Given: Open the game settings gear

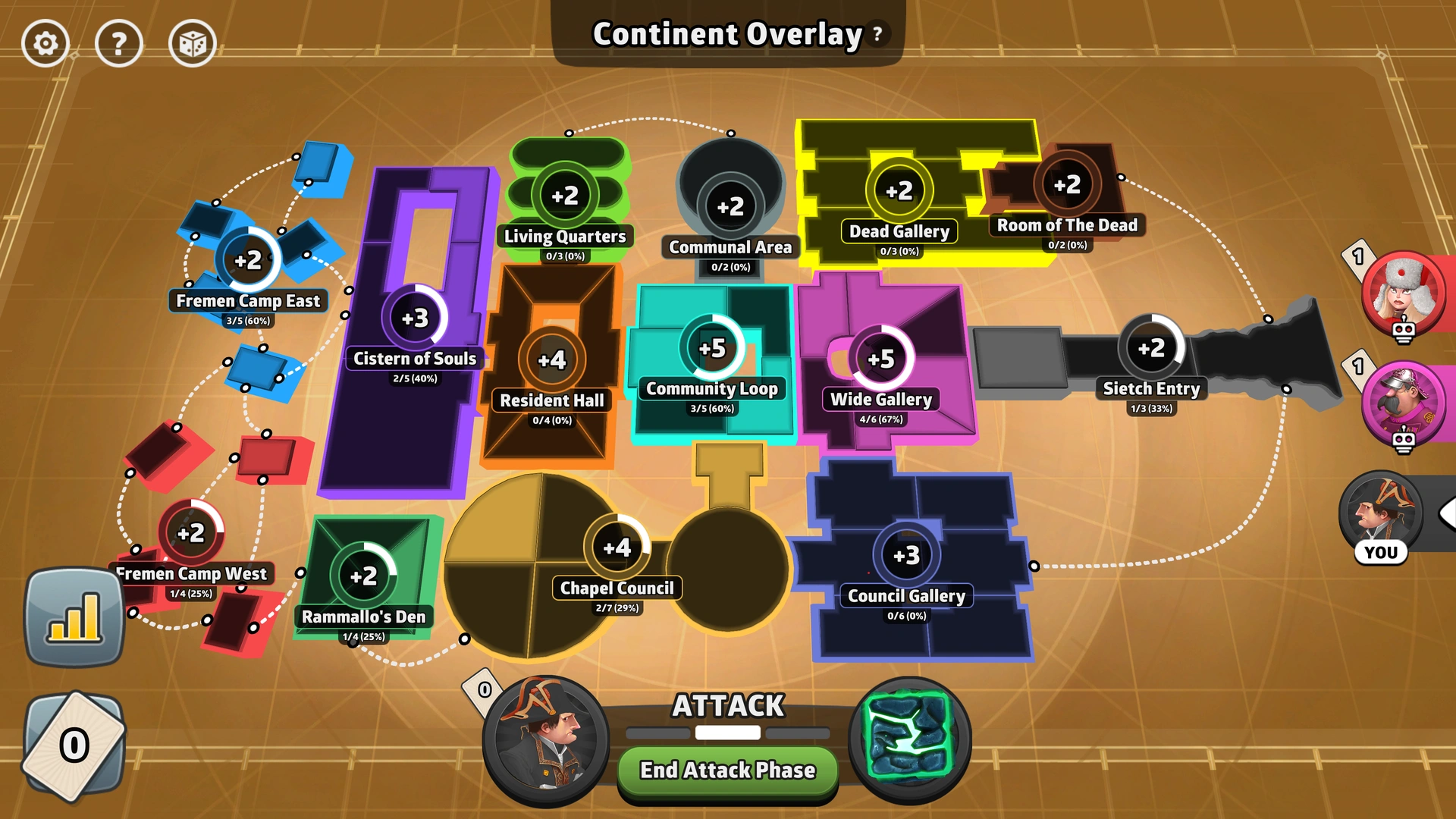Looking at the screenshot, I should pos(45,43).
